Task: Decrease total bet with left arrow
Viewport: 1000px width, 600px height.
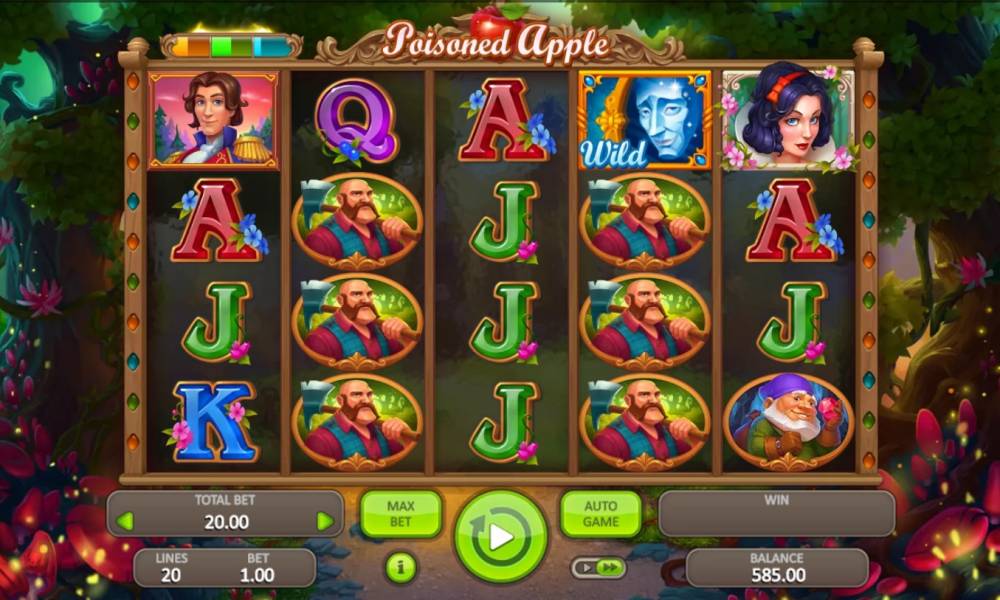Action: pos(125,521)
